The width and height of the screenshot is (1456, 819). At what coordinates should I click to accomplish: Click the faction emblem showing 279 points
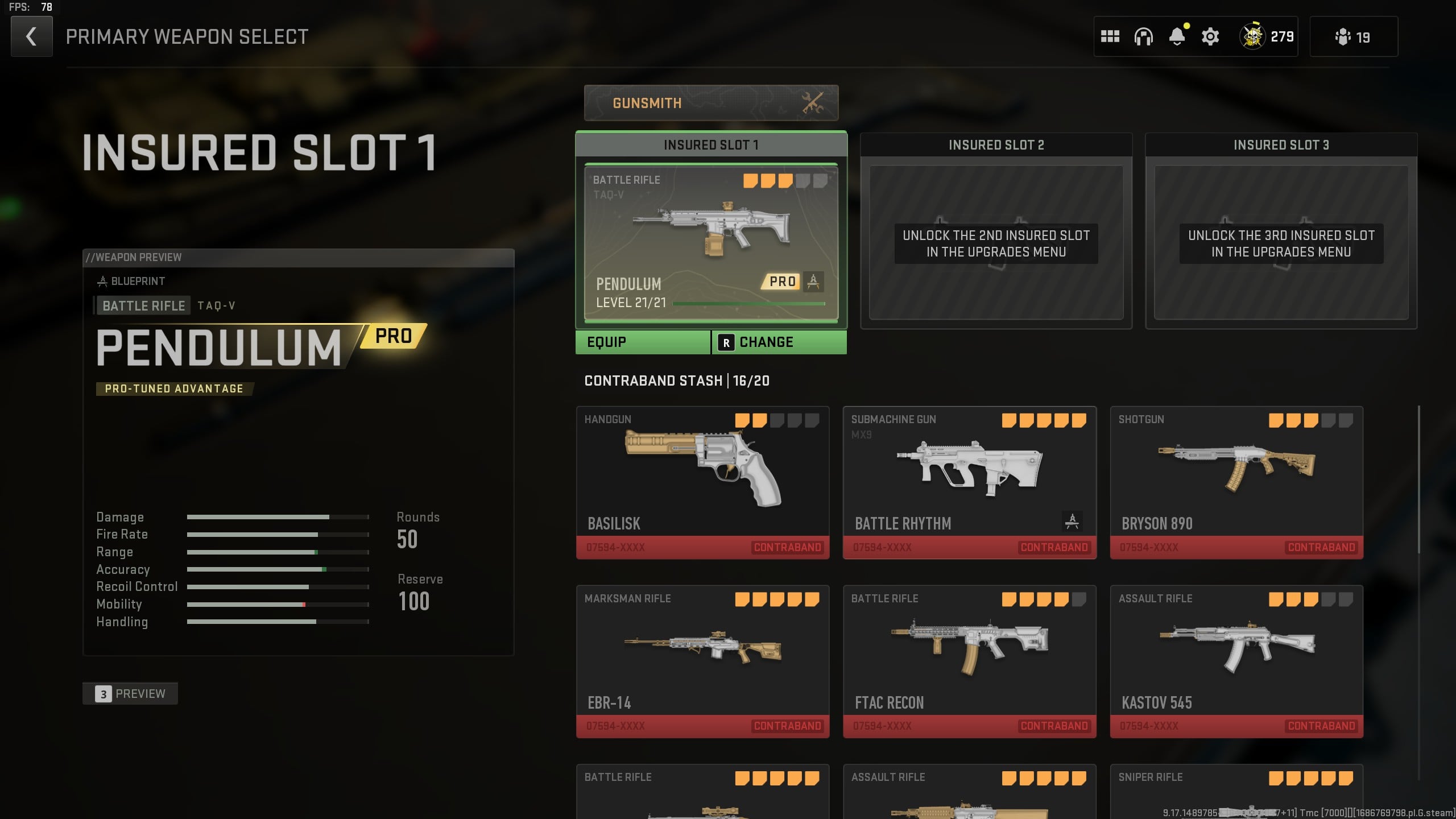[1254, 36]
